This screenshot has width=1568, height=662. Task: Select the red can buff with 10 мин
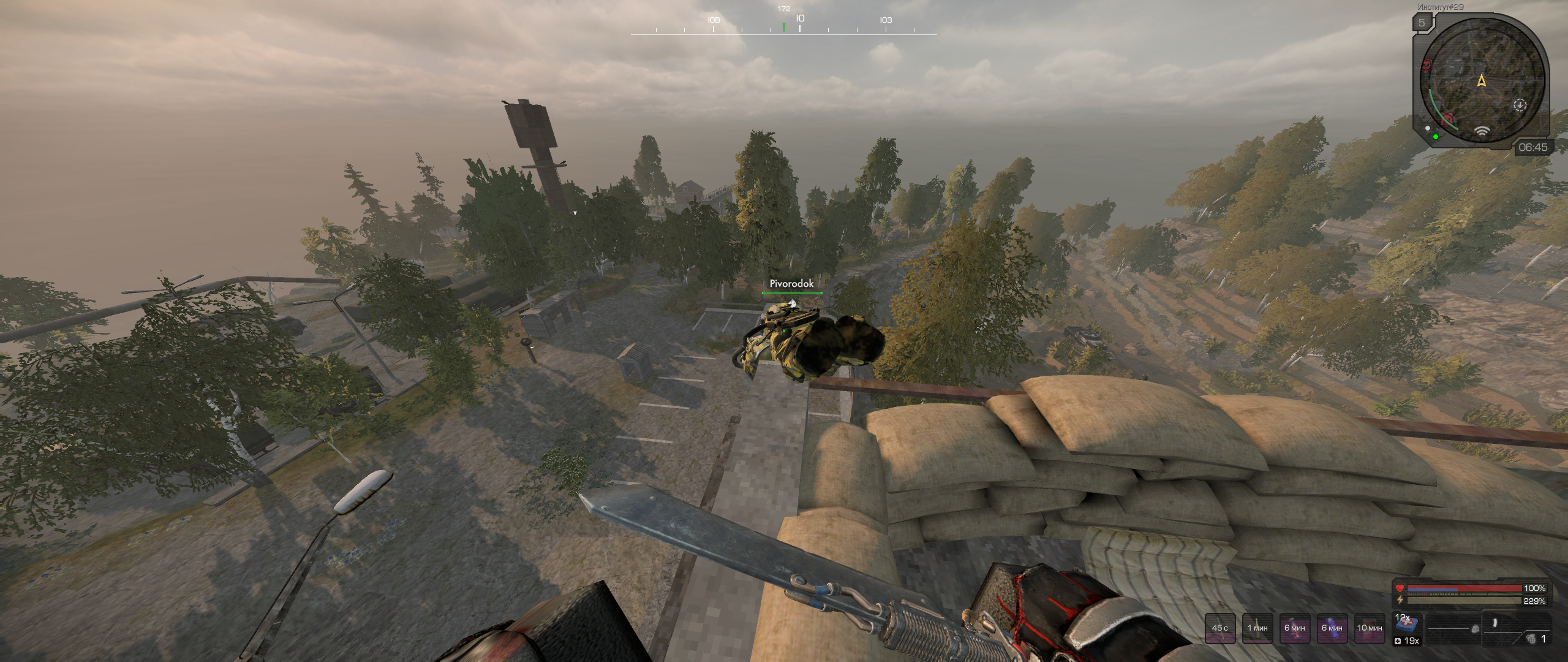click(x=1370, y=628)
